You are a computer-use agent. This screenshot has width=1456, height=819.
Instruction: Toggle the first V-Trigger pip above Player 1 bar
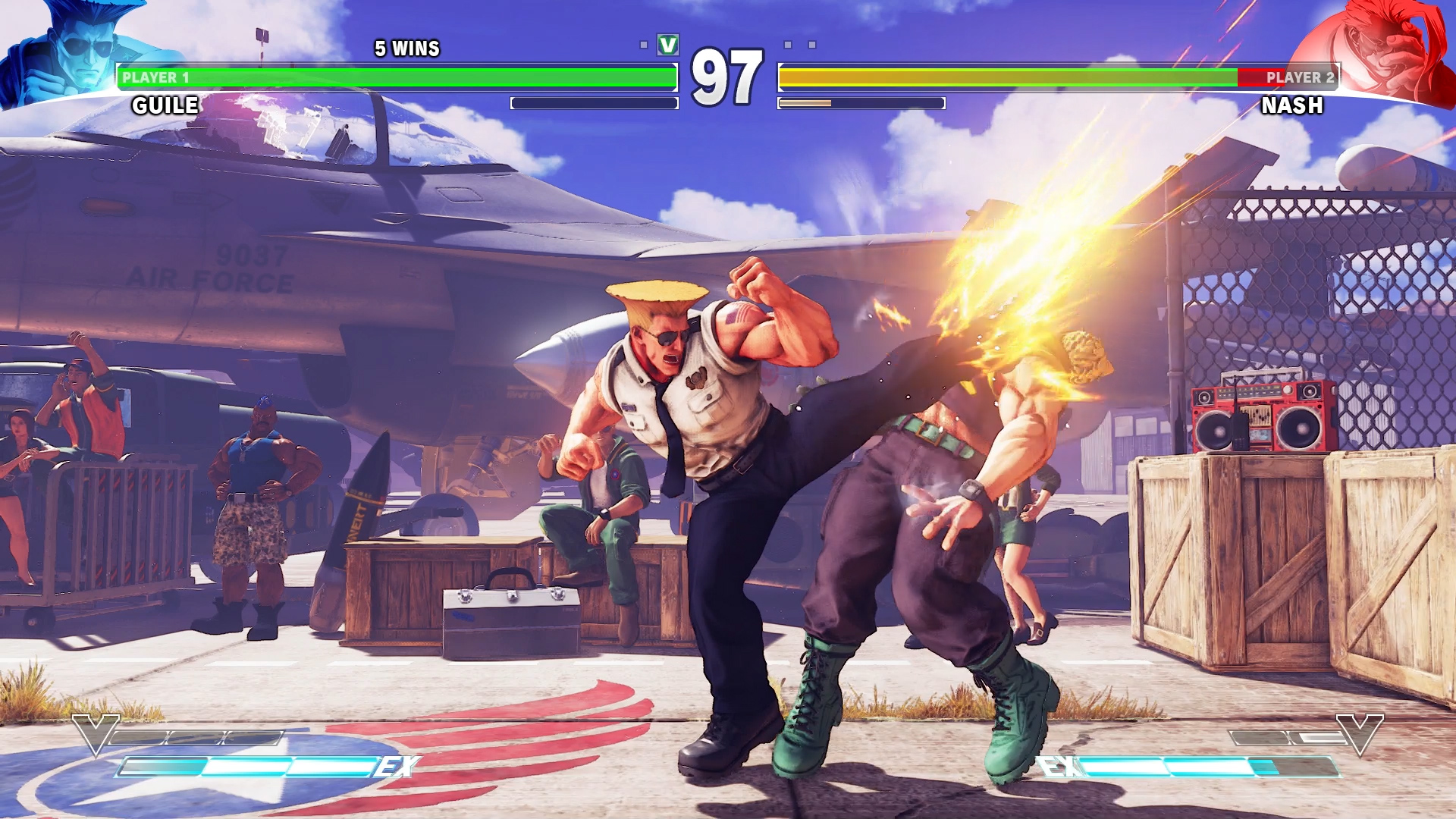tap(645, 44)
